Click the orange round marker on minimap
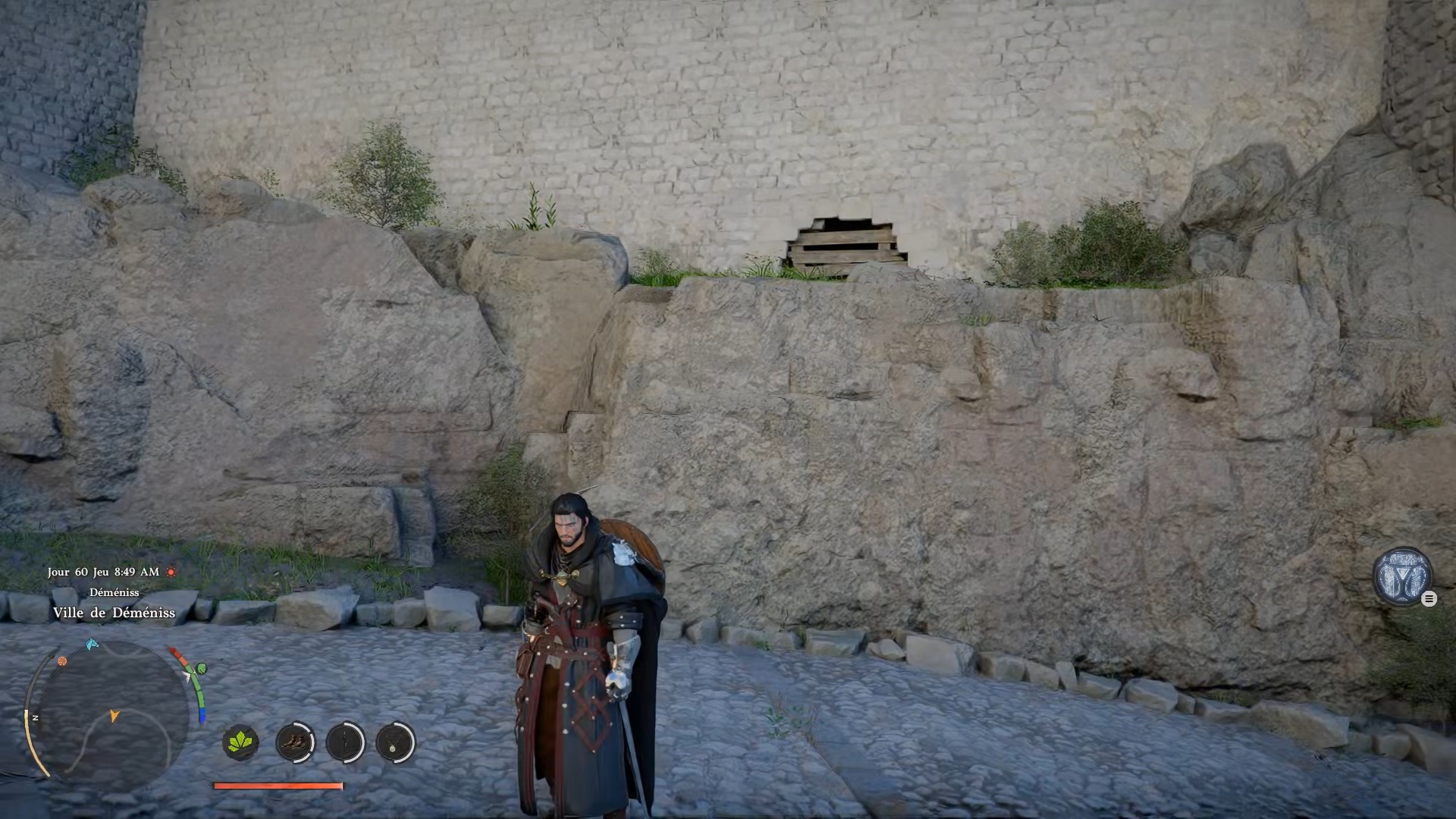This screenshot has height=819, width=1456. tap(62, 661)
